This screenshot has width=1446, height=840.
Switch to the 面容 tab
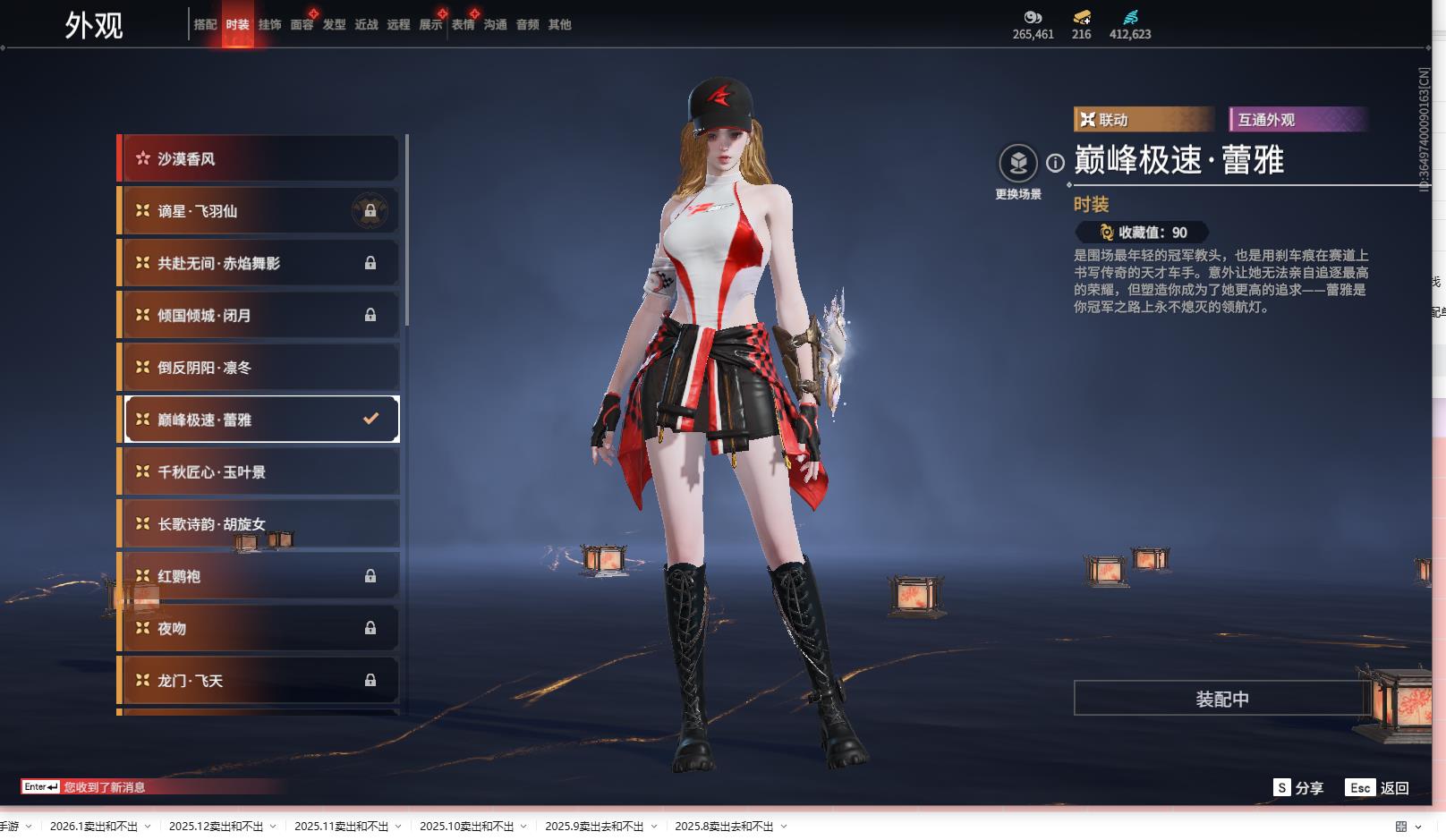click(302, 25)
